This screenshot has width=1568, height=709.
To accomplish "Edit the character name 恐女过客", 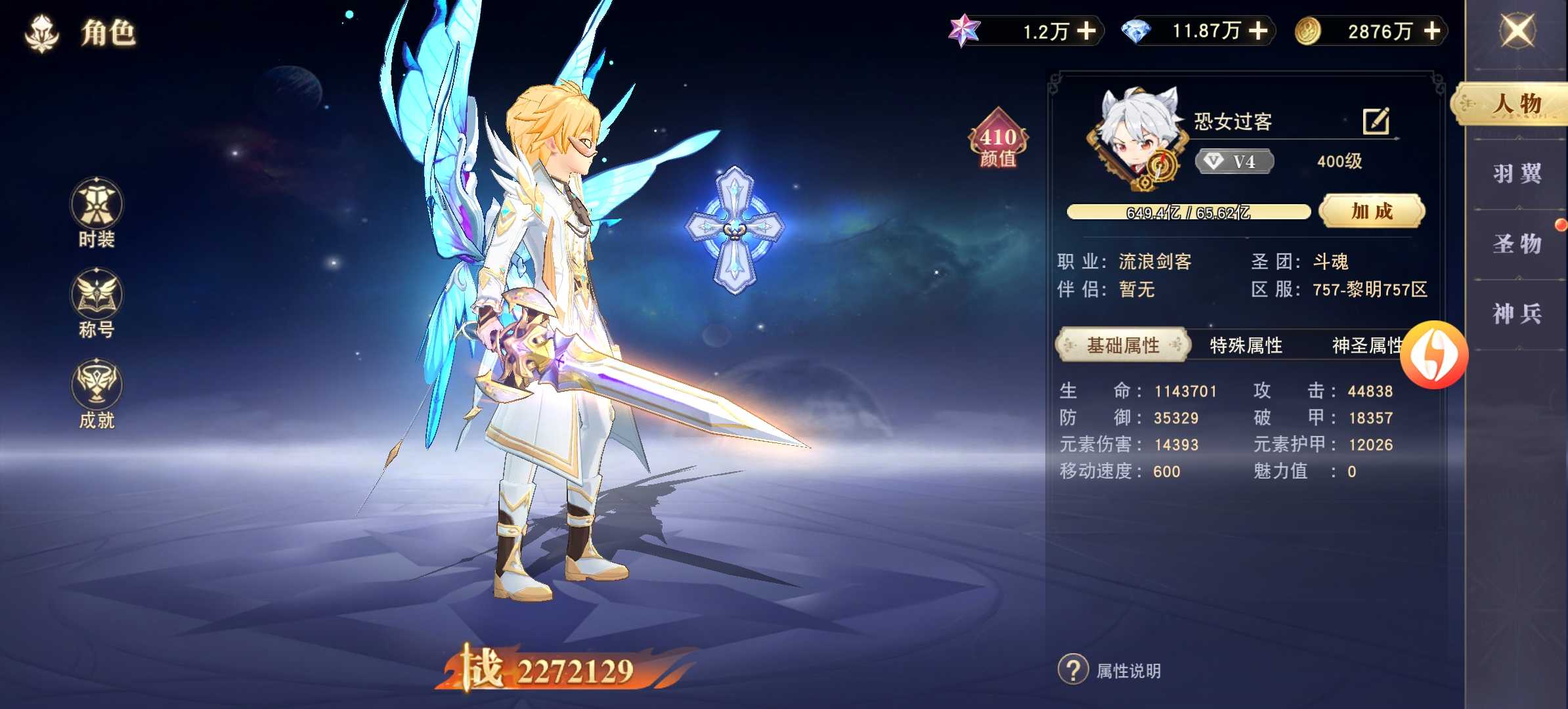I will 1376,121.
